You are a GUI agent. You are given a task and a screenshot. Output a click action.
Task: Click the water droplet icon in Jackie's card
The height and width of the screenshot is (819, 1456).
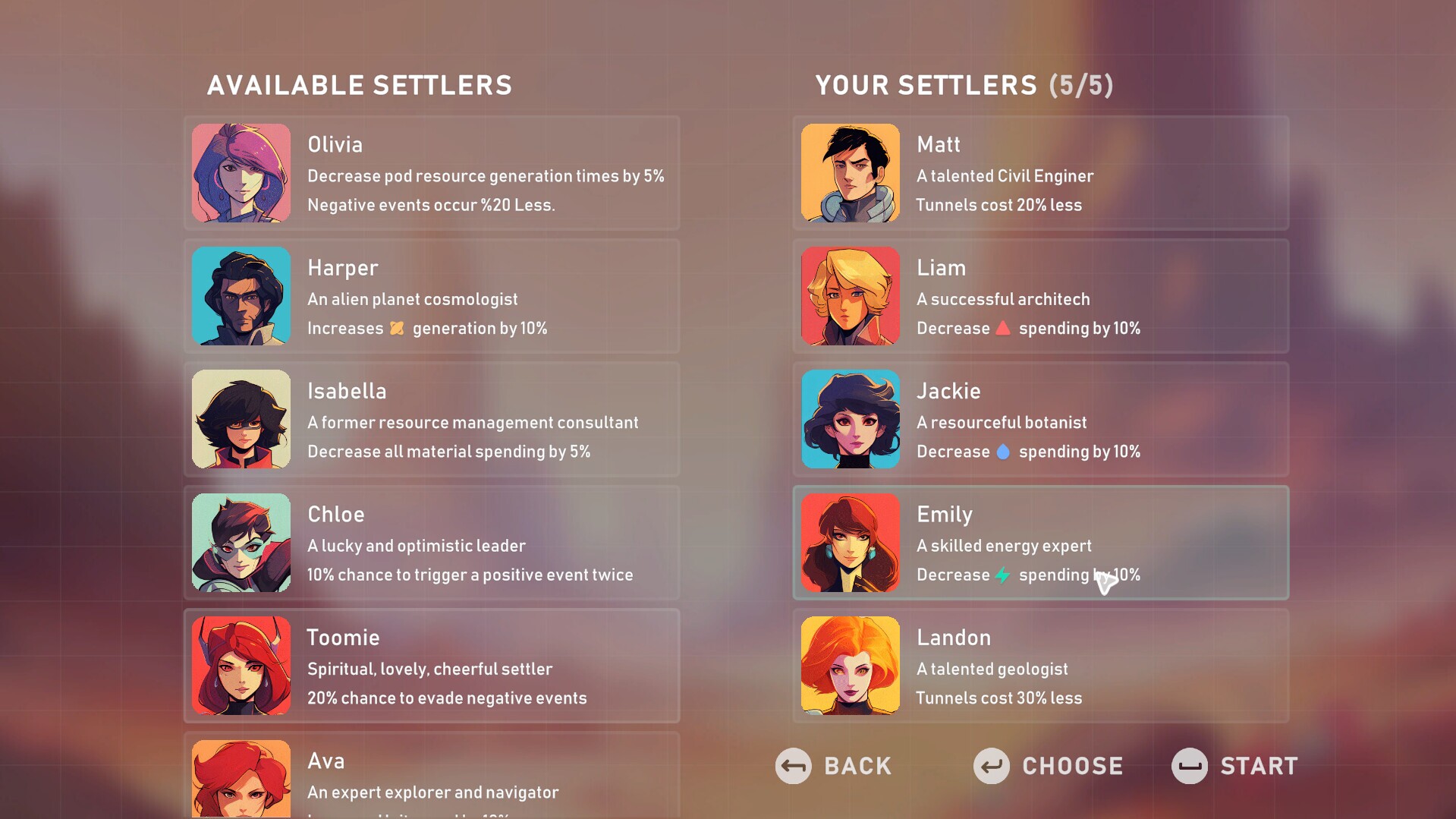1004,451
